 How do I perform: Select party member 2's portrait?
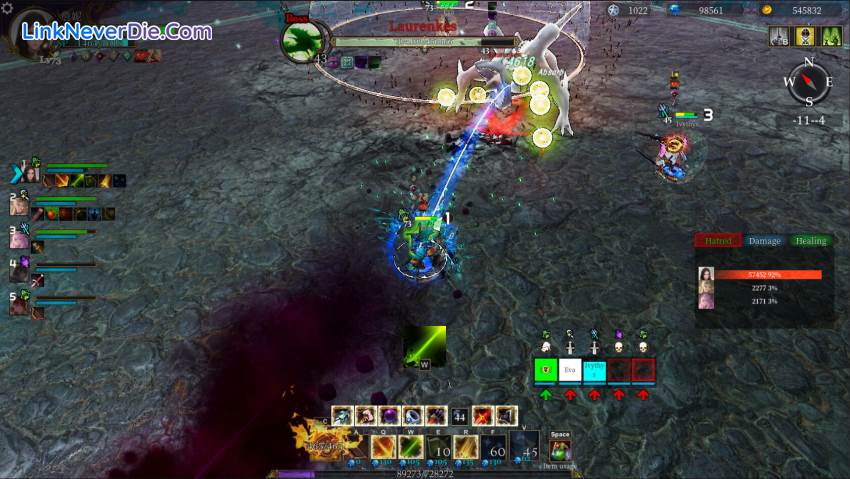coord(20,205)
